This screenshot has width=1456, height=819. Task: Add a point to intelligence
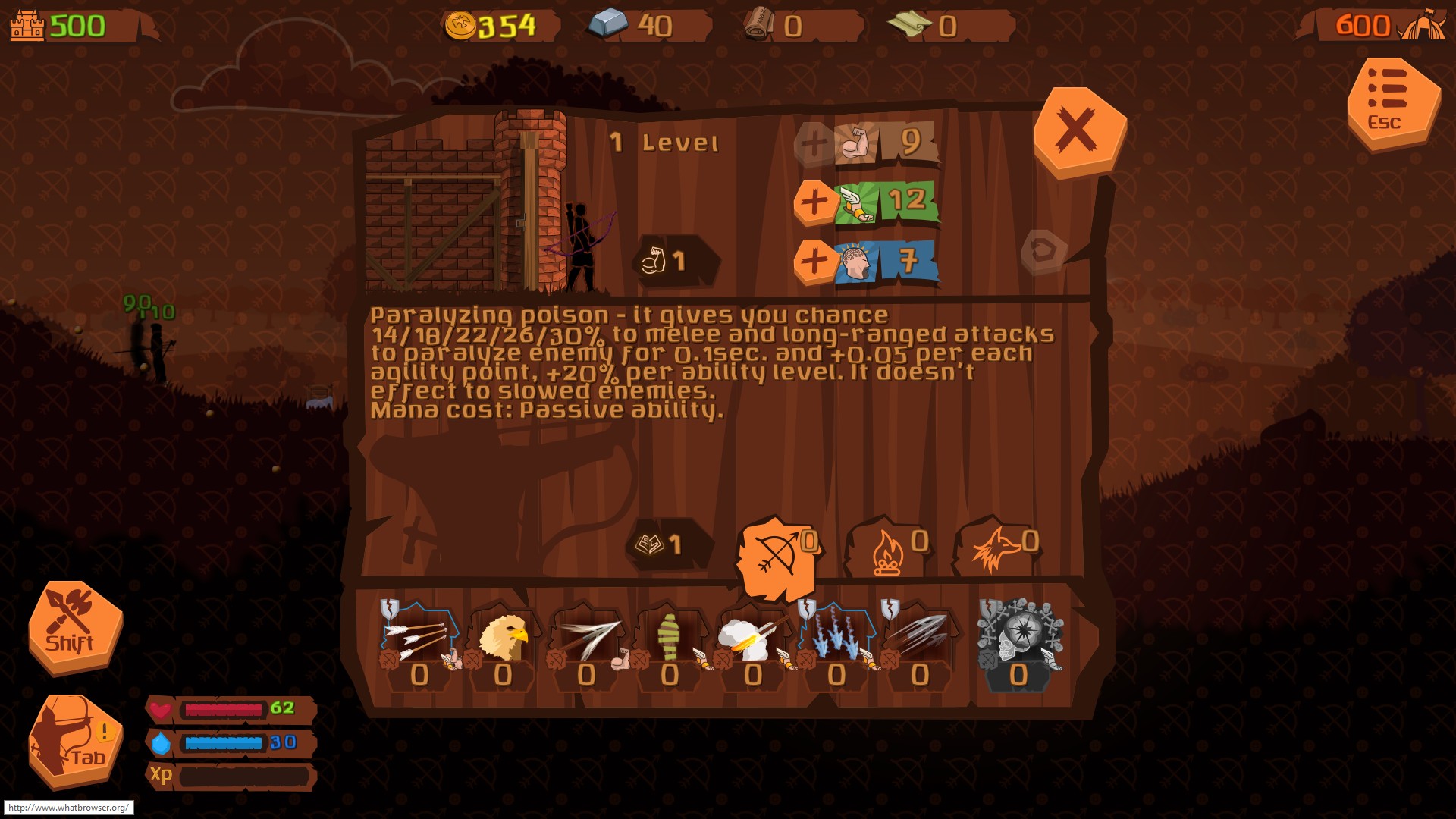[814, 261]
